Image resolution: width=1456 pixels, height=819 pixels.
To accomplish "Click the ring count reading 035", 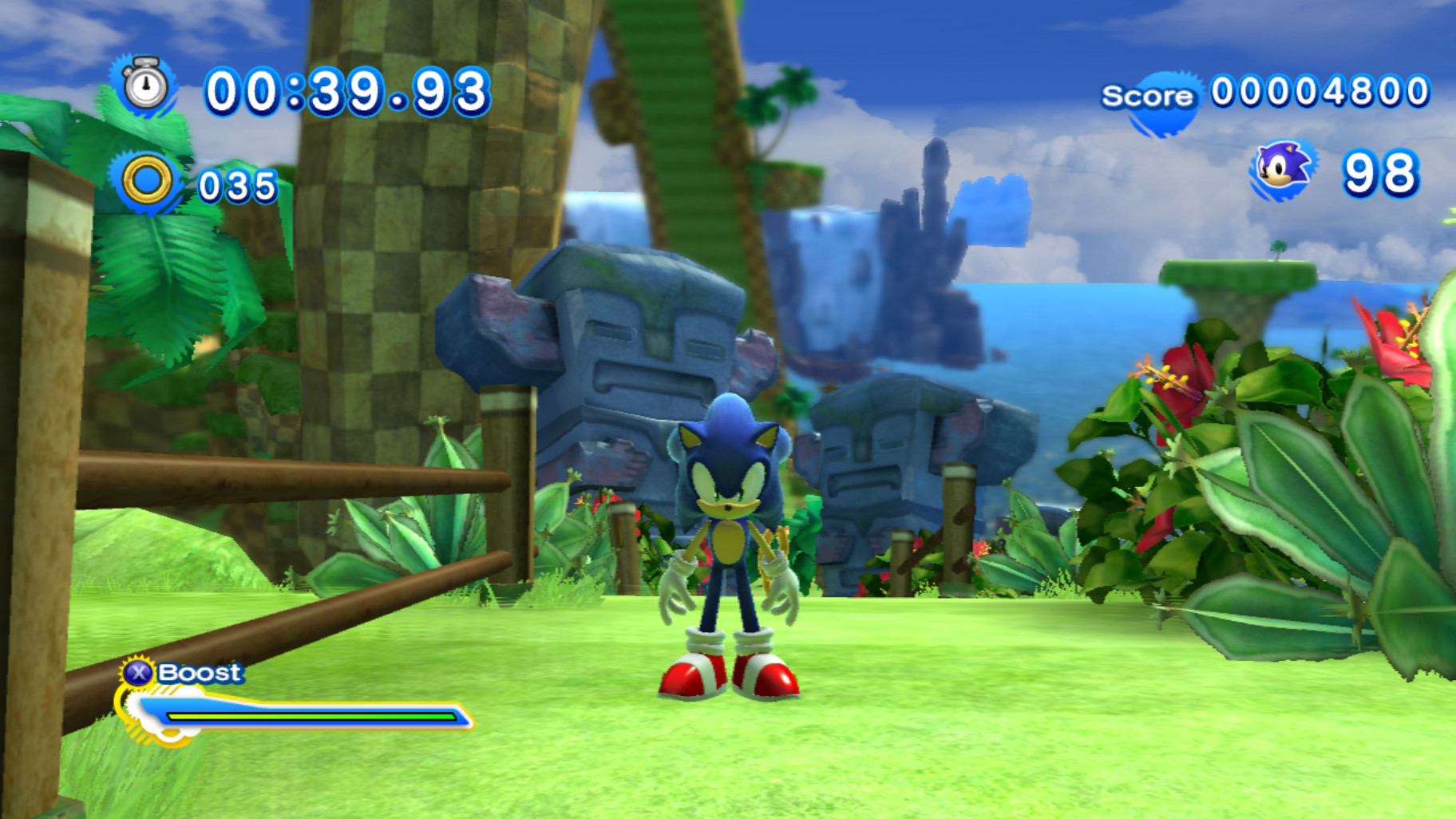I will [x=239, y=184].
